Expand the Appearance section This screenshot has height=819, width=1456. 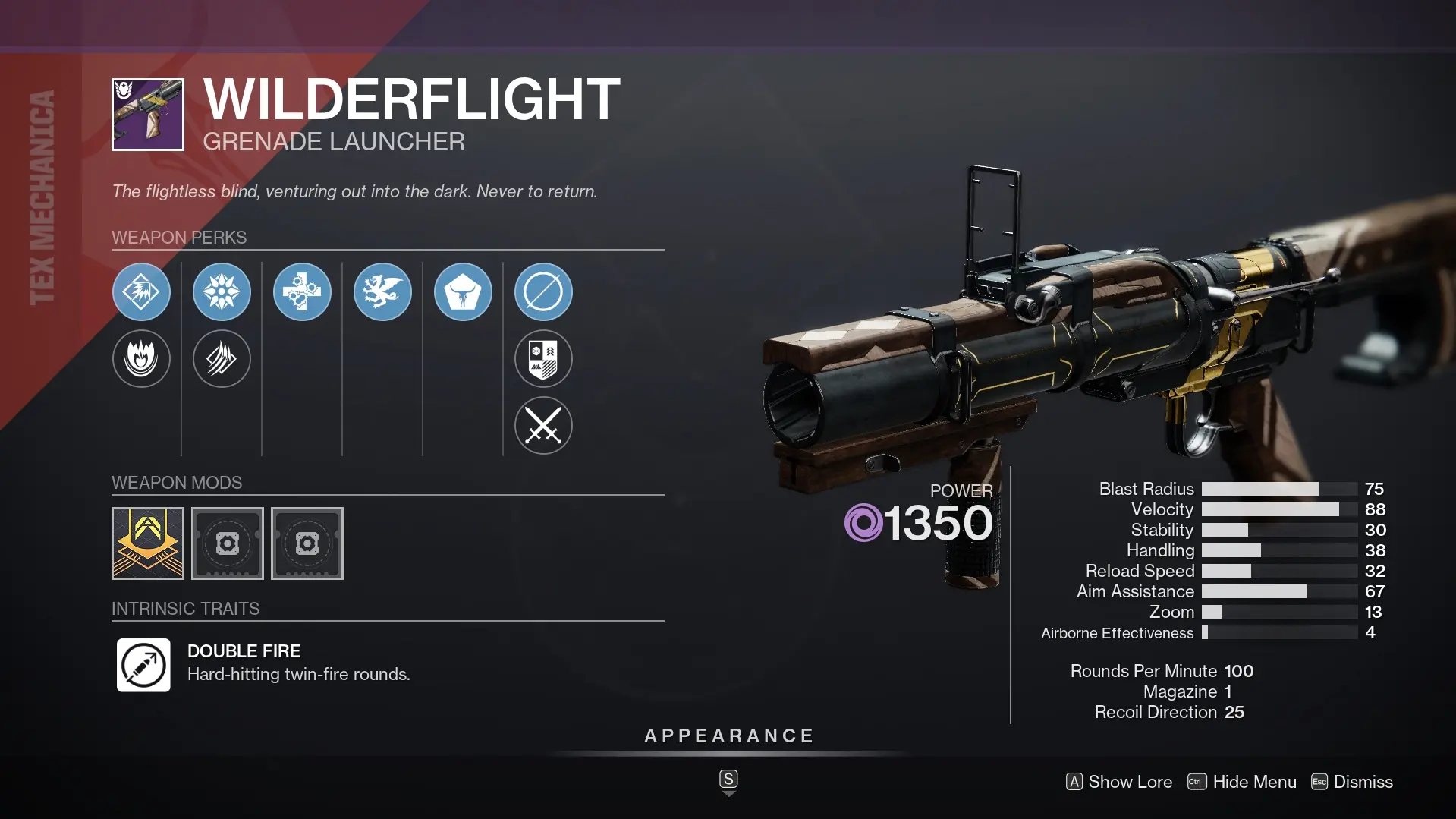click(728, 735)
